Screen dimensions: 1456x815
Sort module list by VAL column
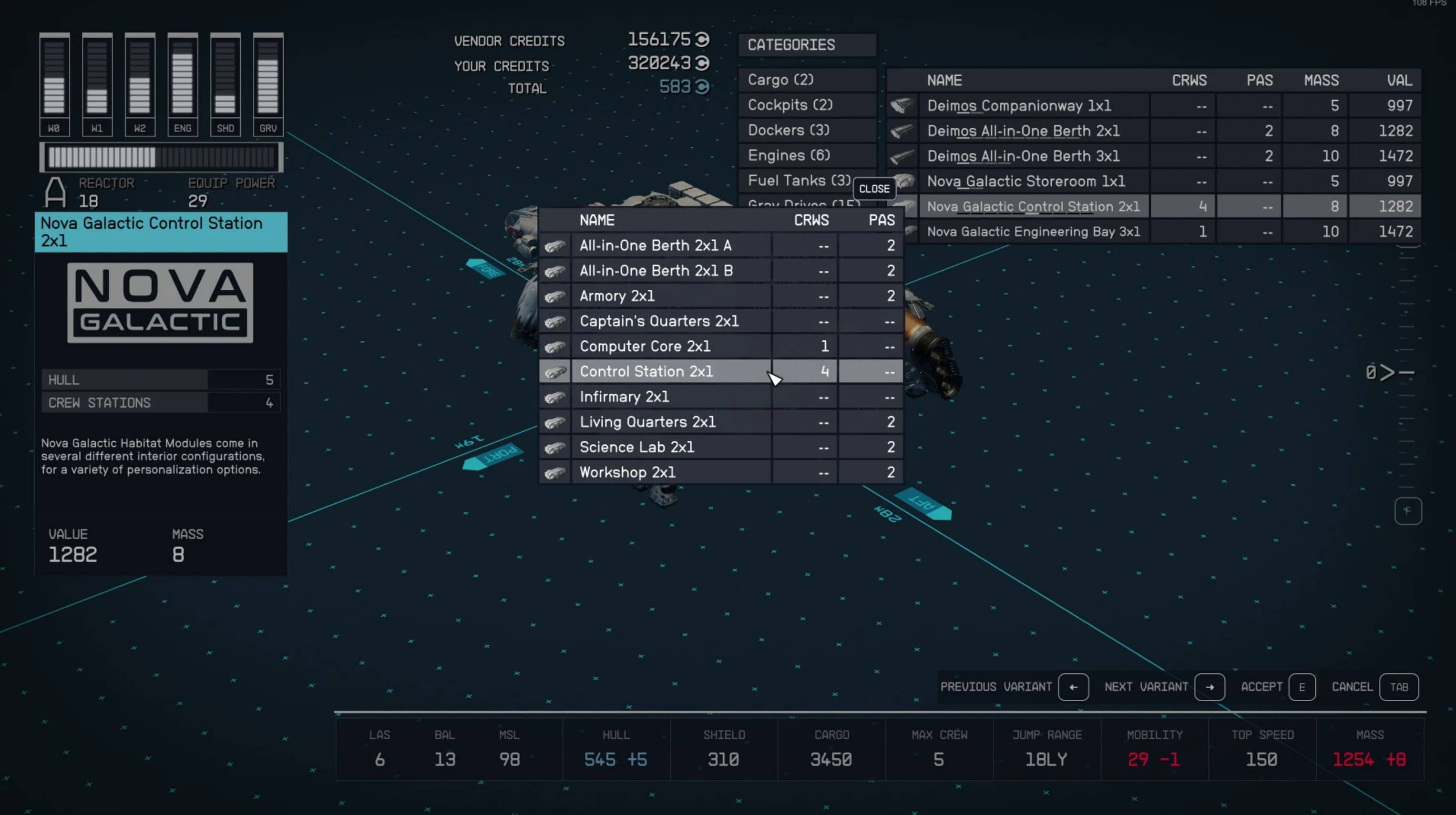pos(1399,80)
